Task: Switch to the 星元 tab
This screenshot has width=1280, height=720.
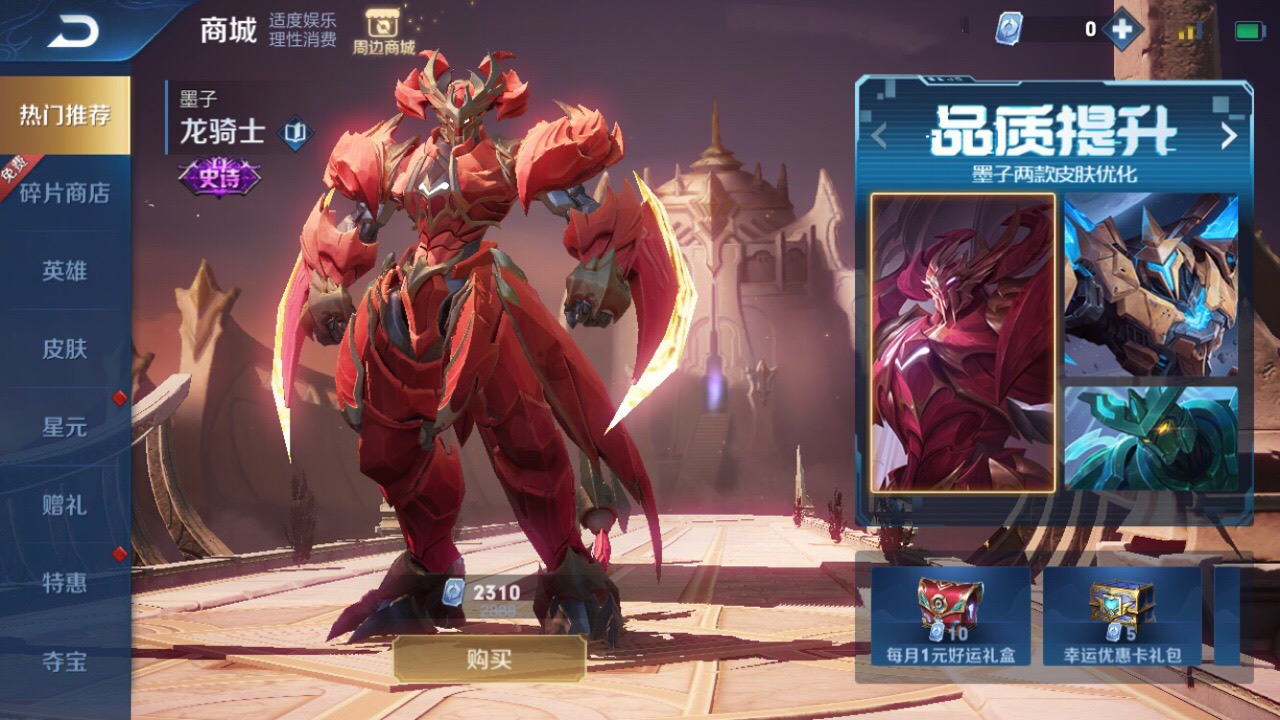Action: (65, 427)
